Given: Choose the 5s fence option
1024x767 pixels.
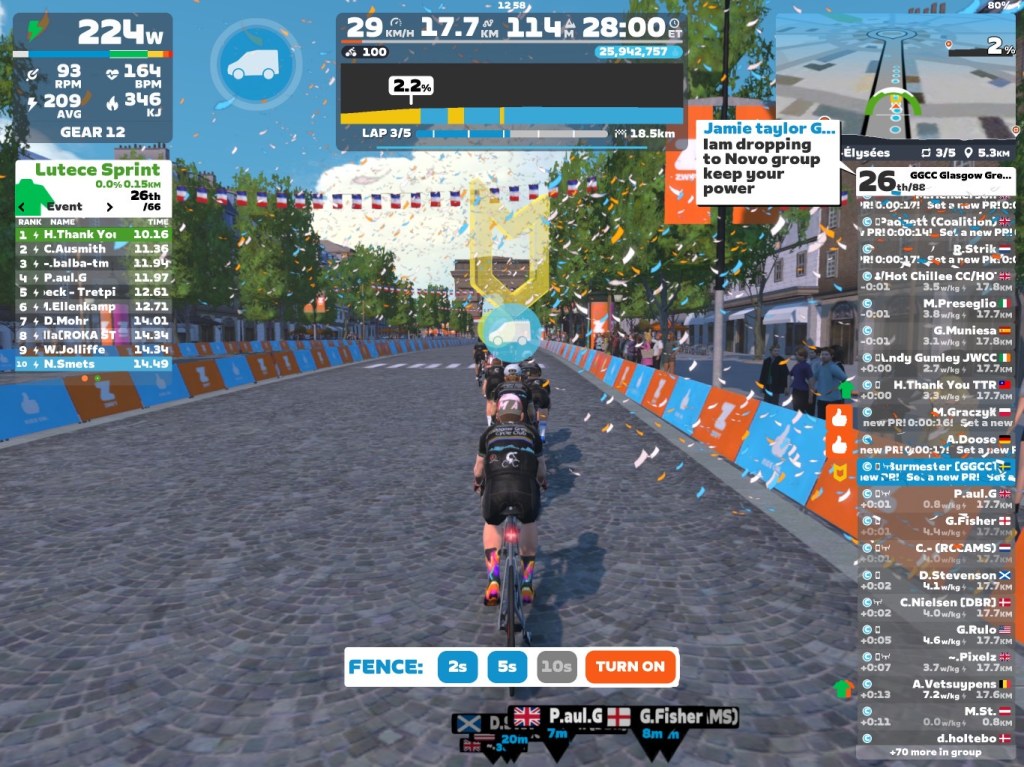Looking at the screenshot, I should (x=508, y=667).
